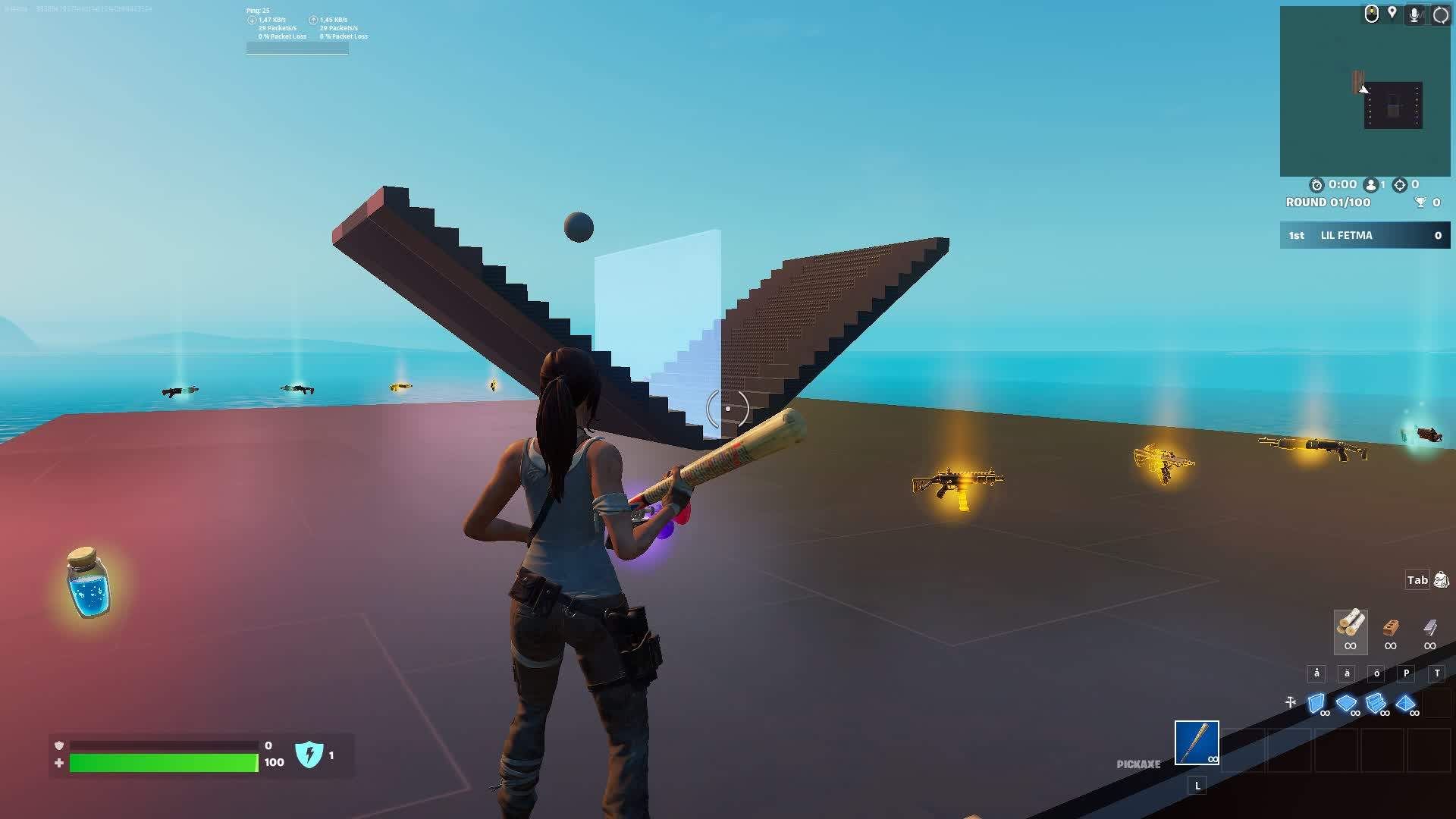Click the backpack inventory icon next to Tab

tap(1439, 580)
